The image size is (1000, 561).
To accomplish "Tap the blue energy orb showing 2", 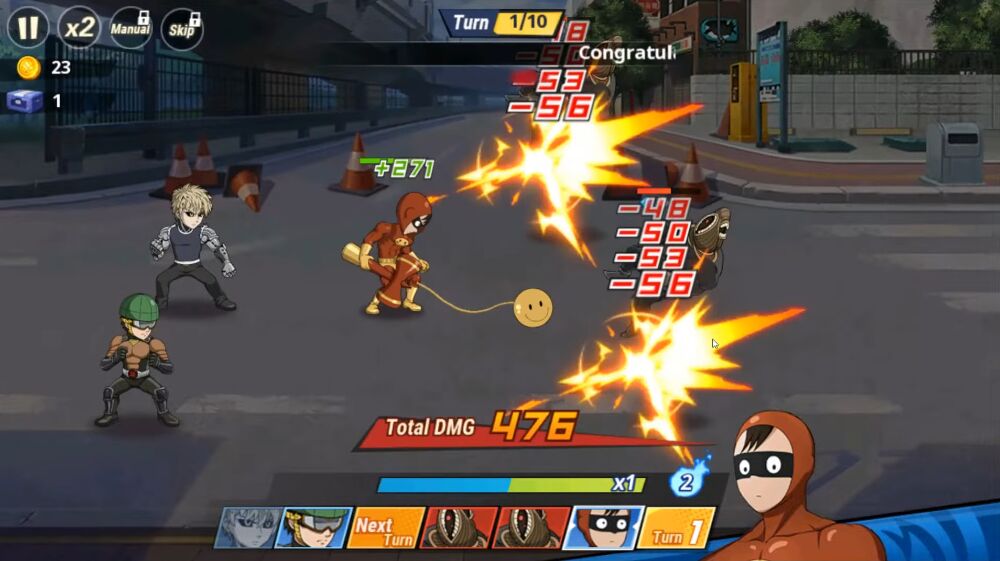I will pyautogui.click(x=688, y=481).
